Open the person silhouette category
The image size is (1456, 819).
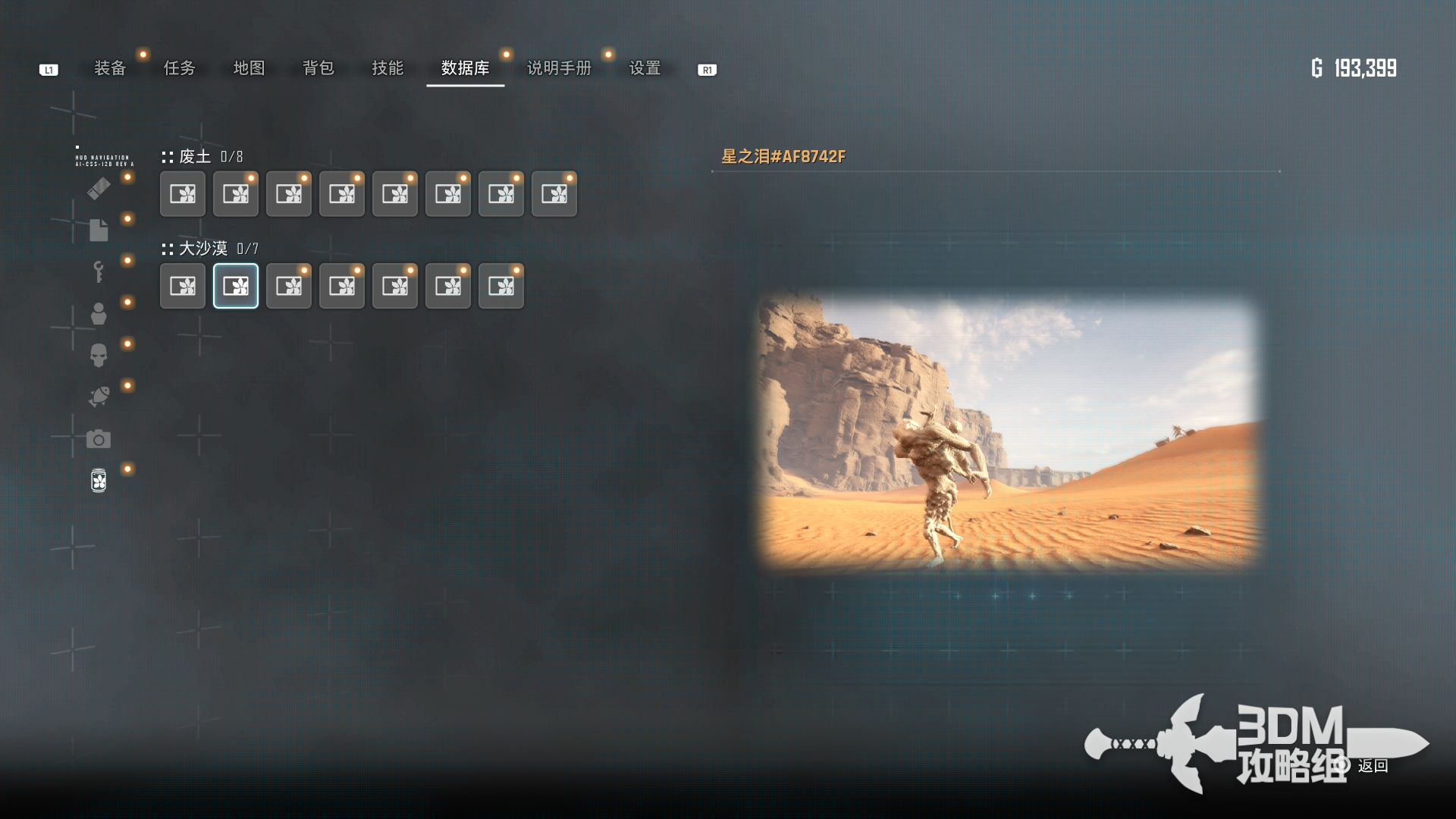[99, 313]
